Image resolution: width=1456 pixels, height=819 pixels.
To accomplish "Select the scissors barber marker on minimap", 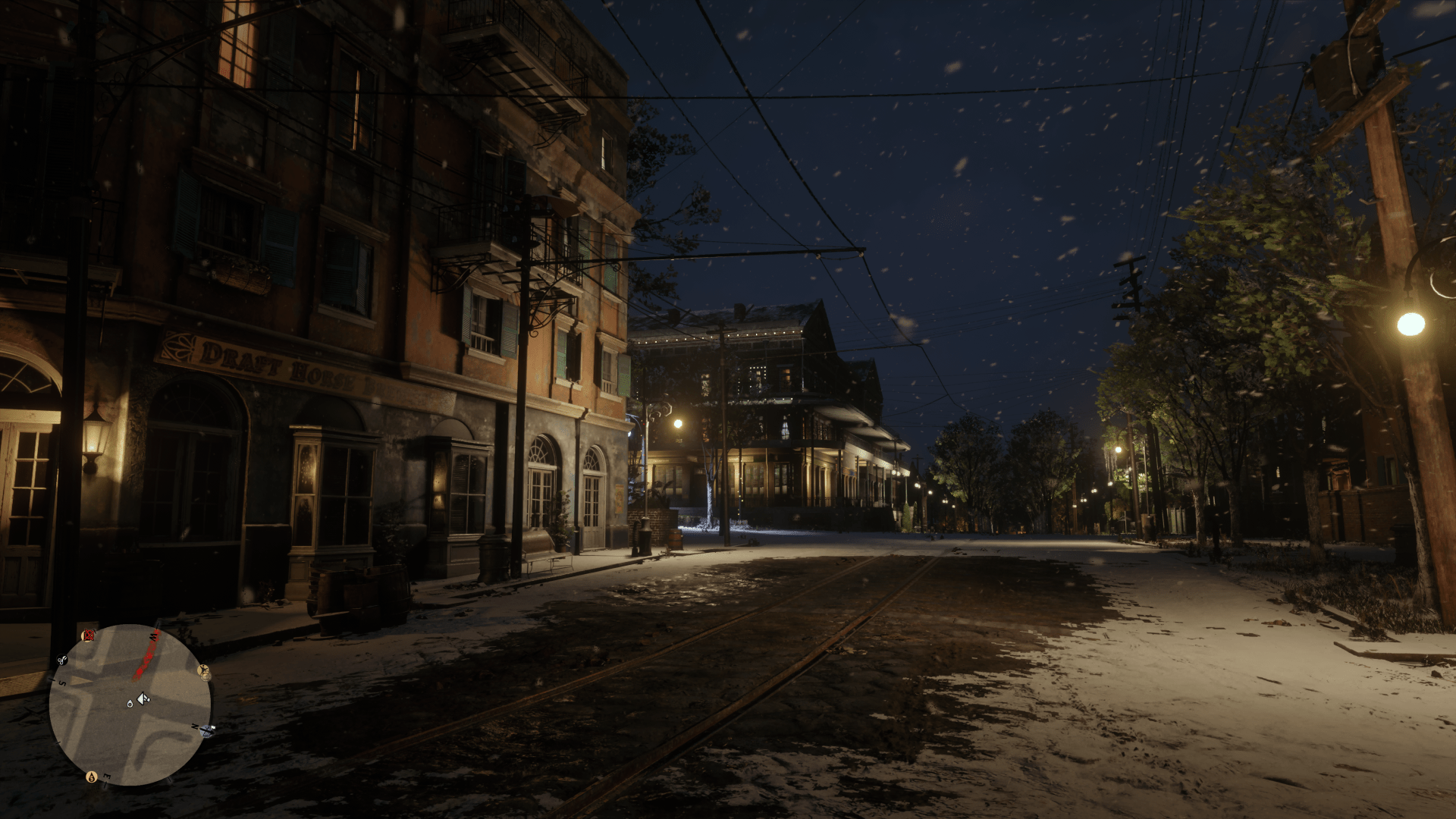I will coord(62,661).
